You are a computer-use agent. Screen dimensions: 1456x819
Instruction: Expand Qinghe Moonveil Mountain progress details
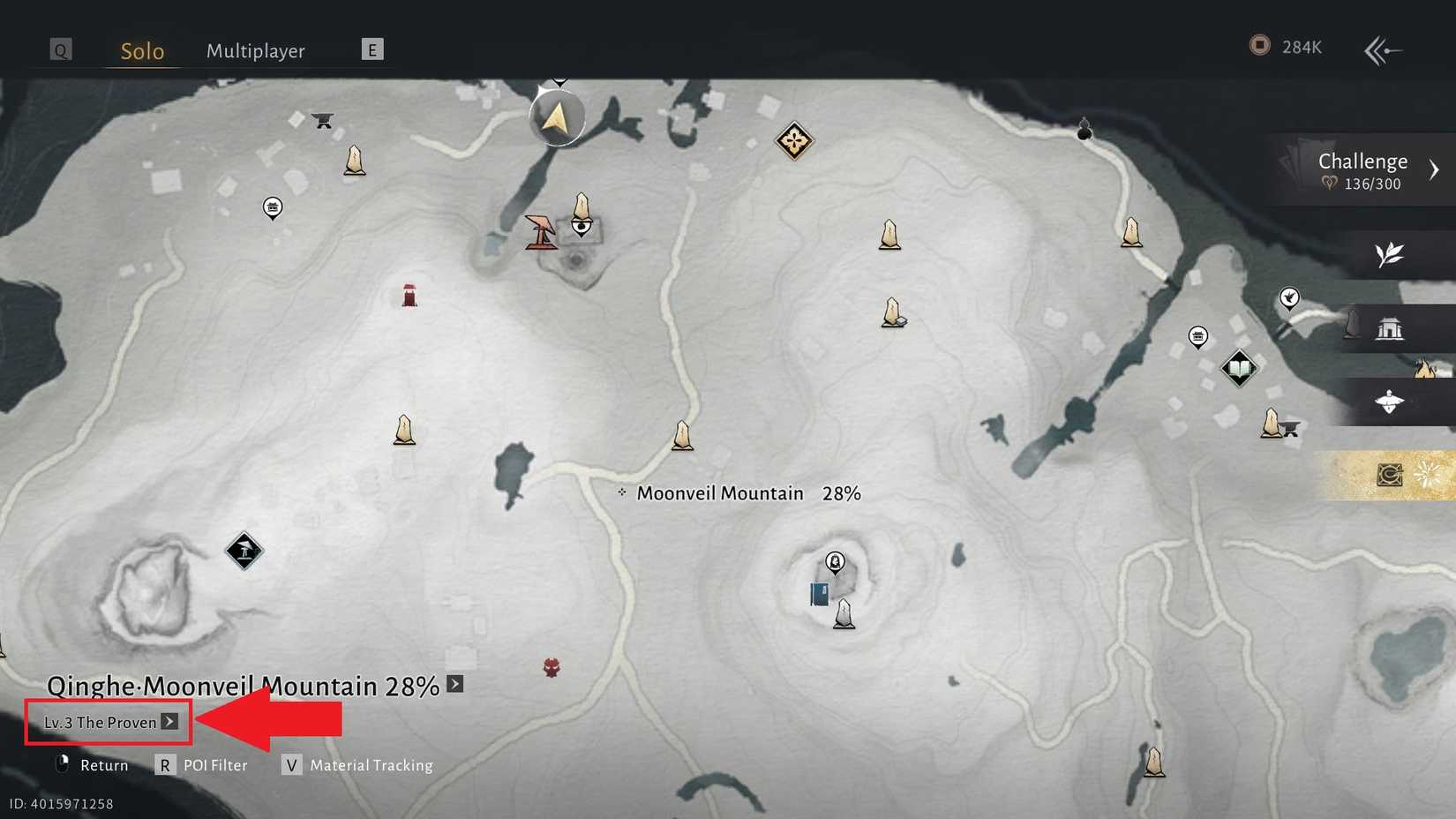pos(454,683)
